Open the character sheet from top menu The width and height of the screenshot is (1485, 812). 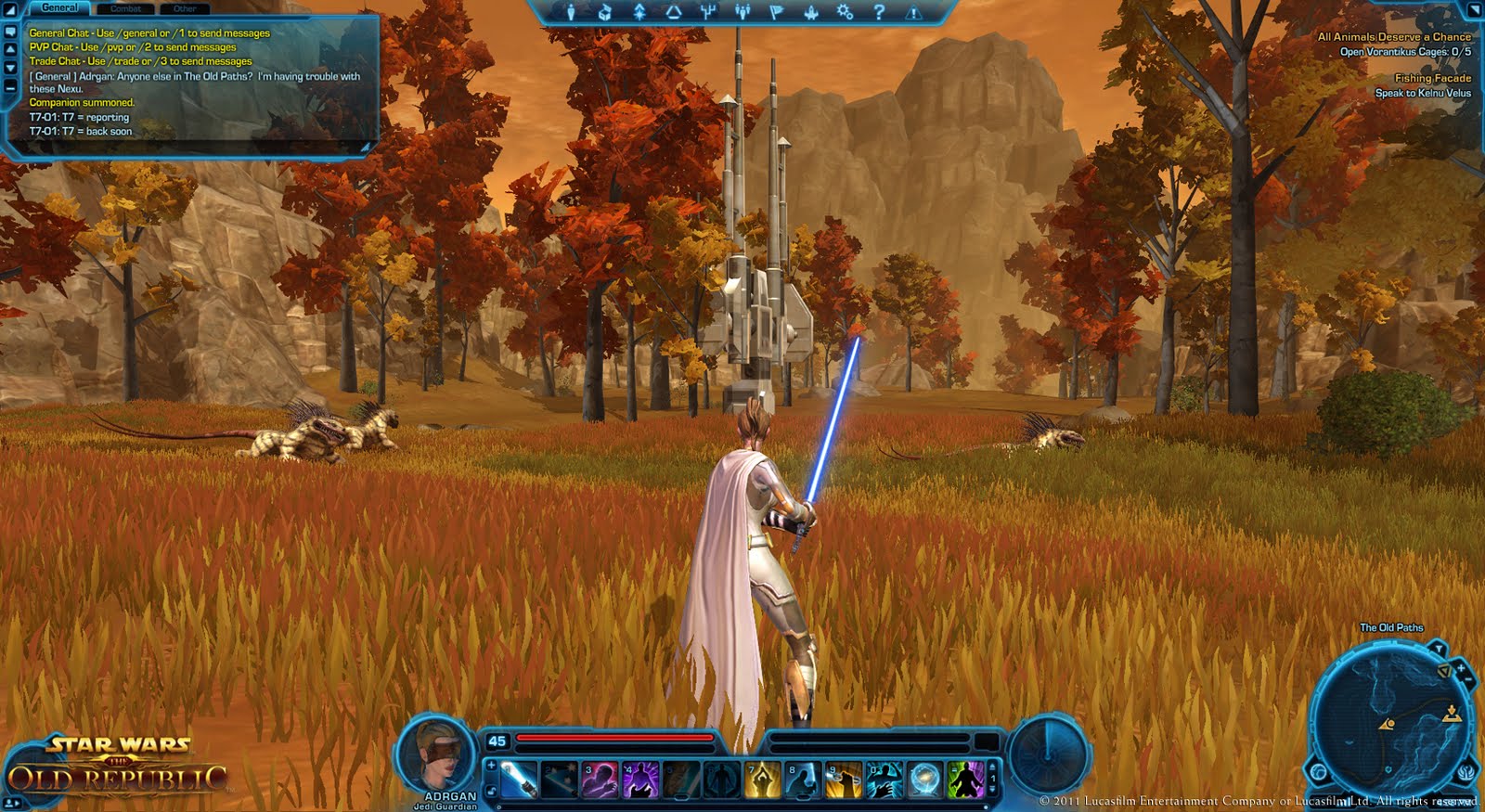(571, 12)
